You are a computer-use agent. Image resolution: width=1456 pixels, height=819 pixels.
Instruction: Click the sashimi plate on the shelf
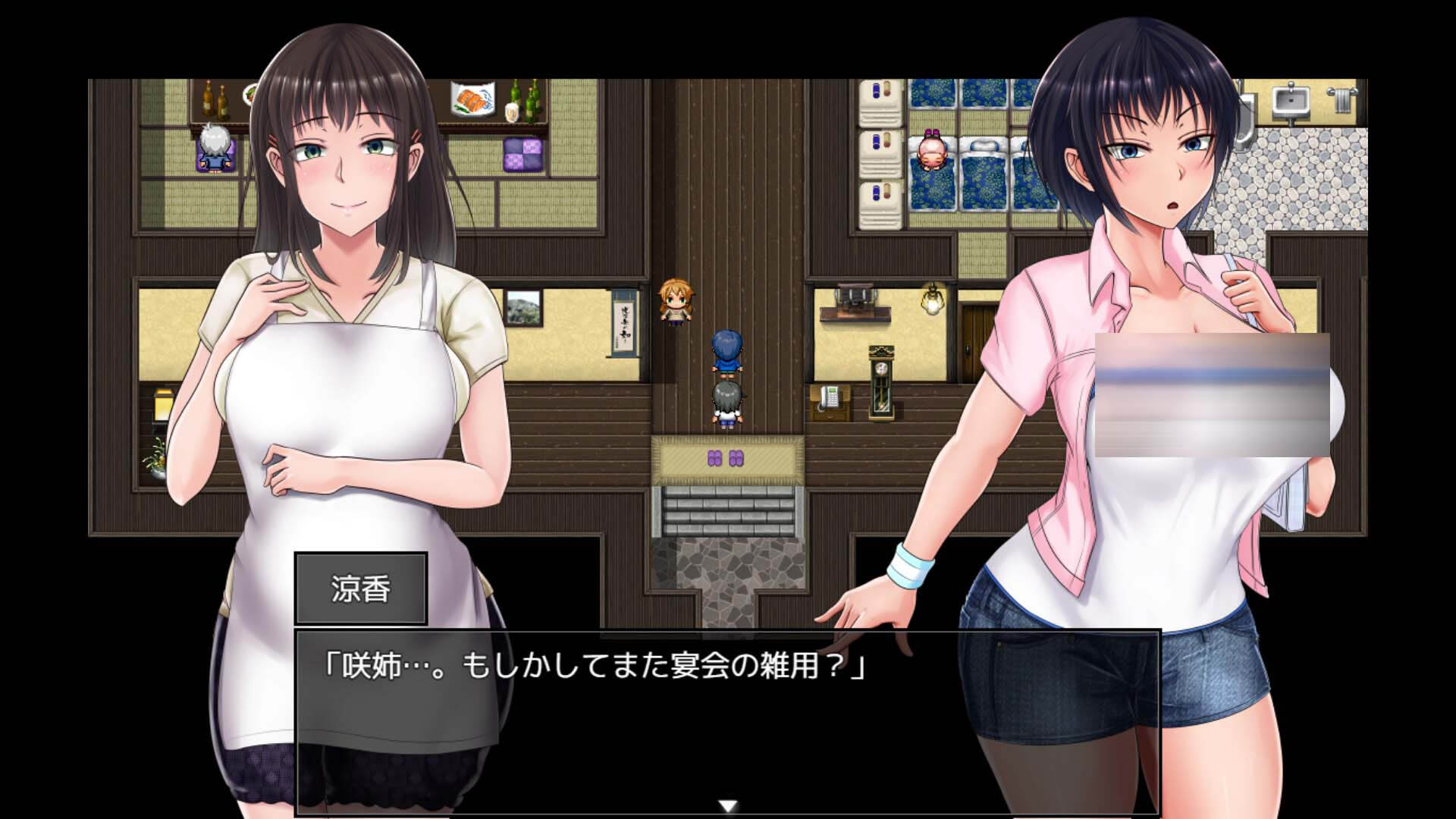[470, 99]
